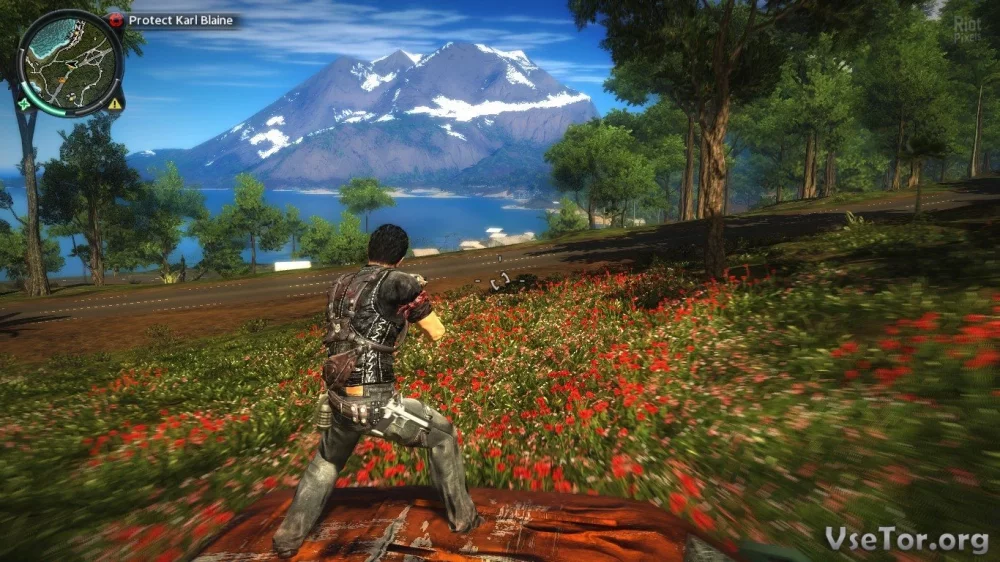1000x562 pixels.
Task: Click the circular minimap
Action: click(x=70, y=62)
